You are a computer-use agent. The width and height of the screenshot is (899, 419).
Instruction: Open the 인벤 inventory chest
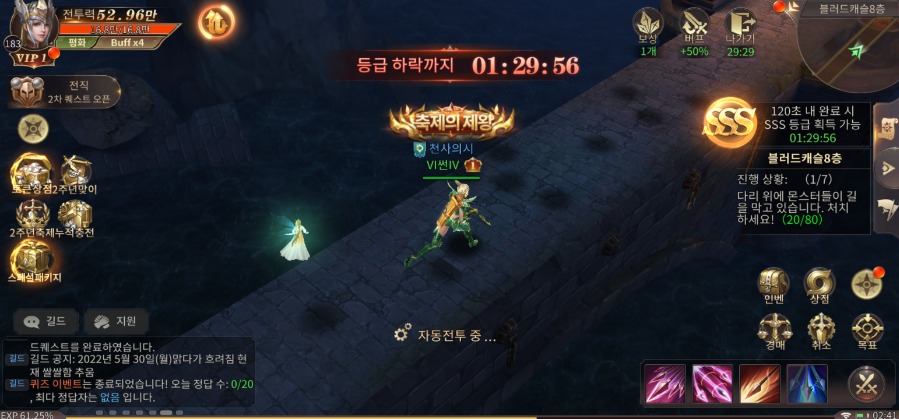point(774,284)
